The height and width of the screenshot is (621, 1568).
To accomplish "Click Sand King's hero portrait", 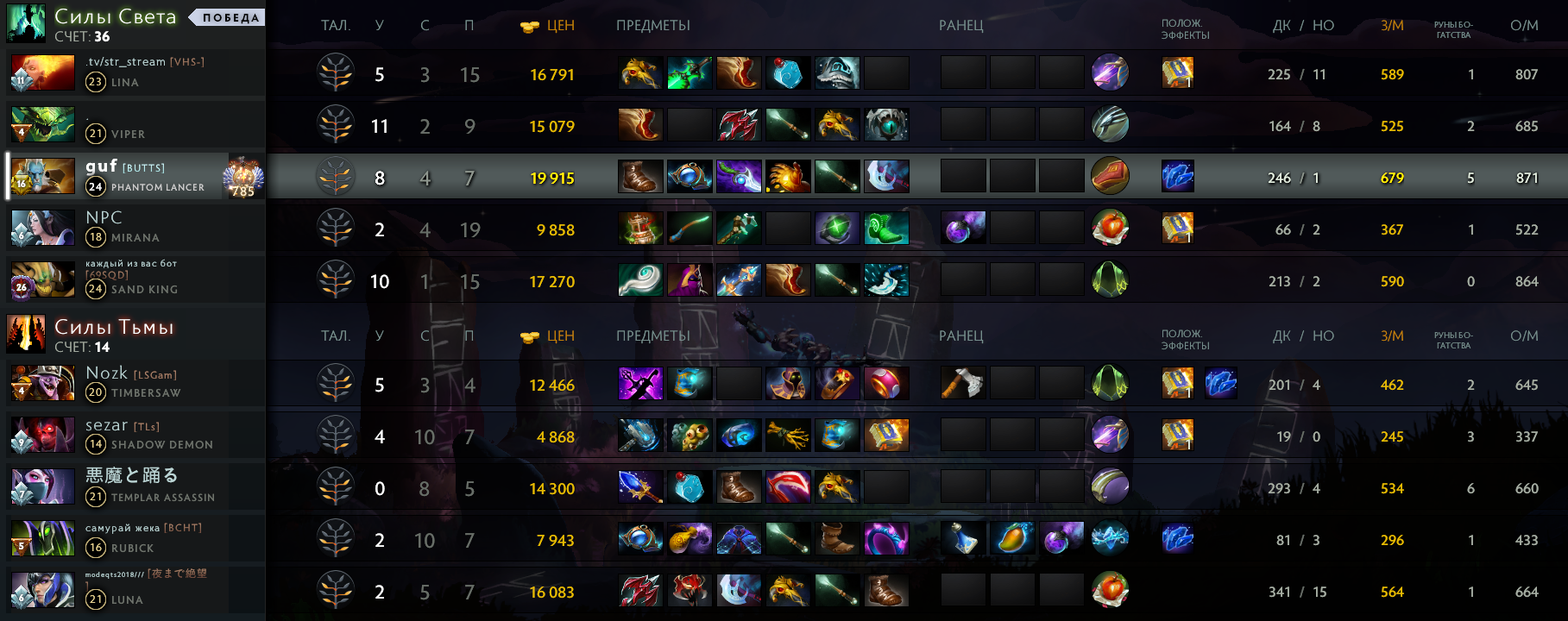I will (x=41, y=280).
